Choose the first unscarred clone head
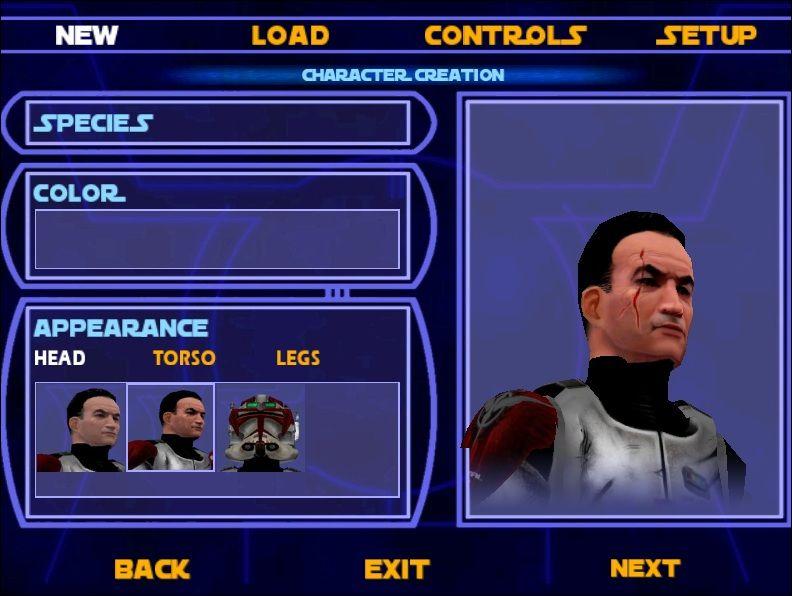The image size is (792, 596). click(81, 428)
